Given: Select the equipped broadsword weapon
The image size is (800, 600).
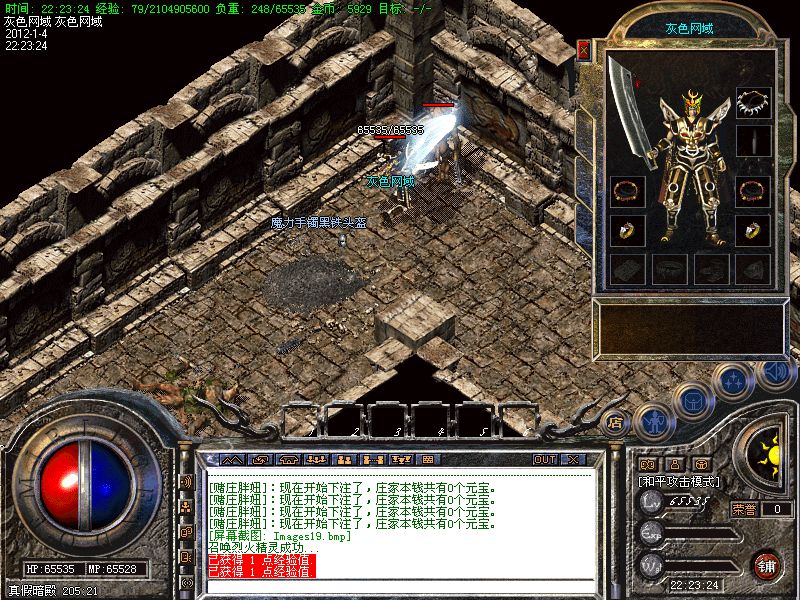Looking at the screenshot, I should click(627, 112).
